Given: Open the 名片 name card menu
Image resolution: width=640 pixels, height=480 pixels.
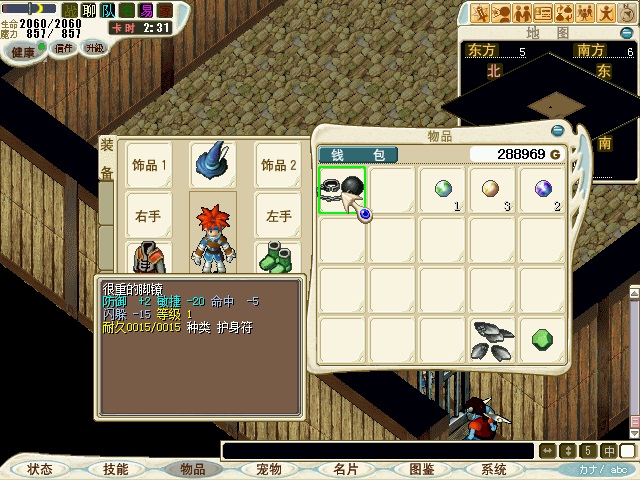Looking at the screenshot, I should coord(346,469).
